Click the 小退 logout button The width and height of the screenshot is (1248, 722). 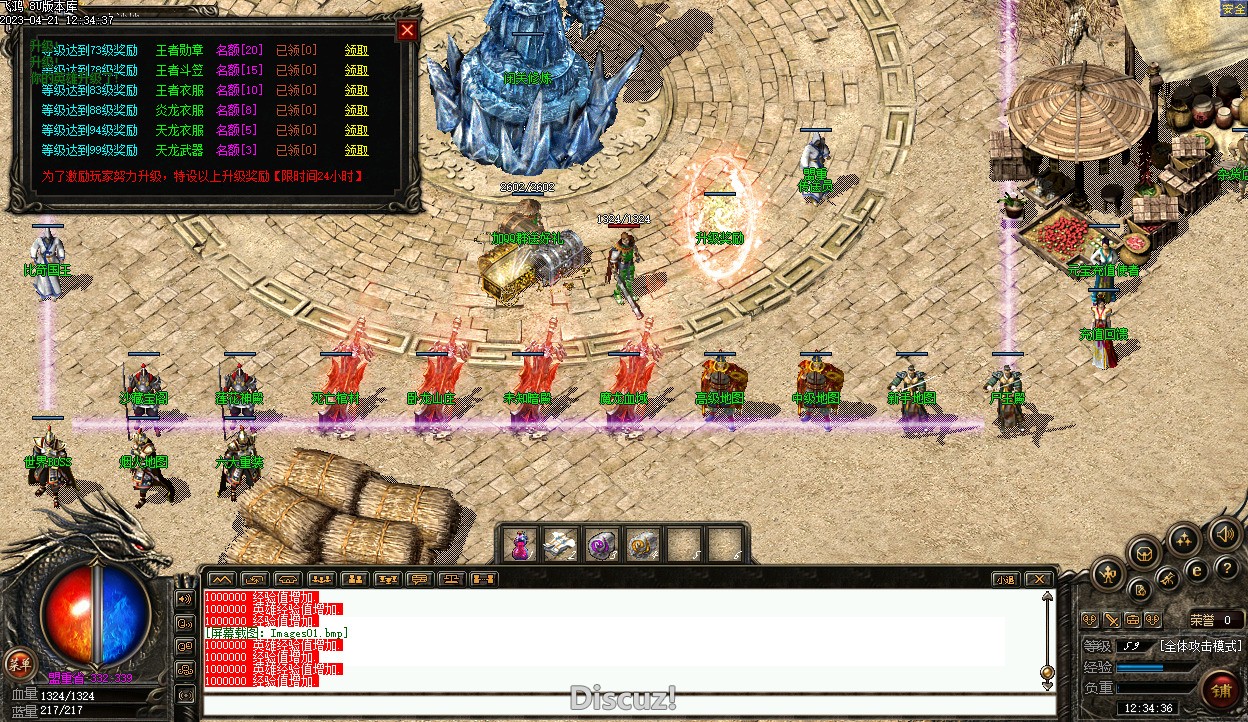[1005, 579]
